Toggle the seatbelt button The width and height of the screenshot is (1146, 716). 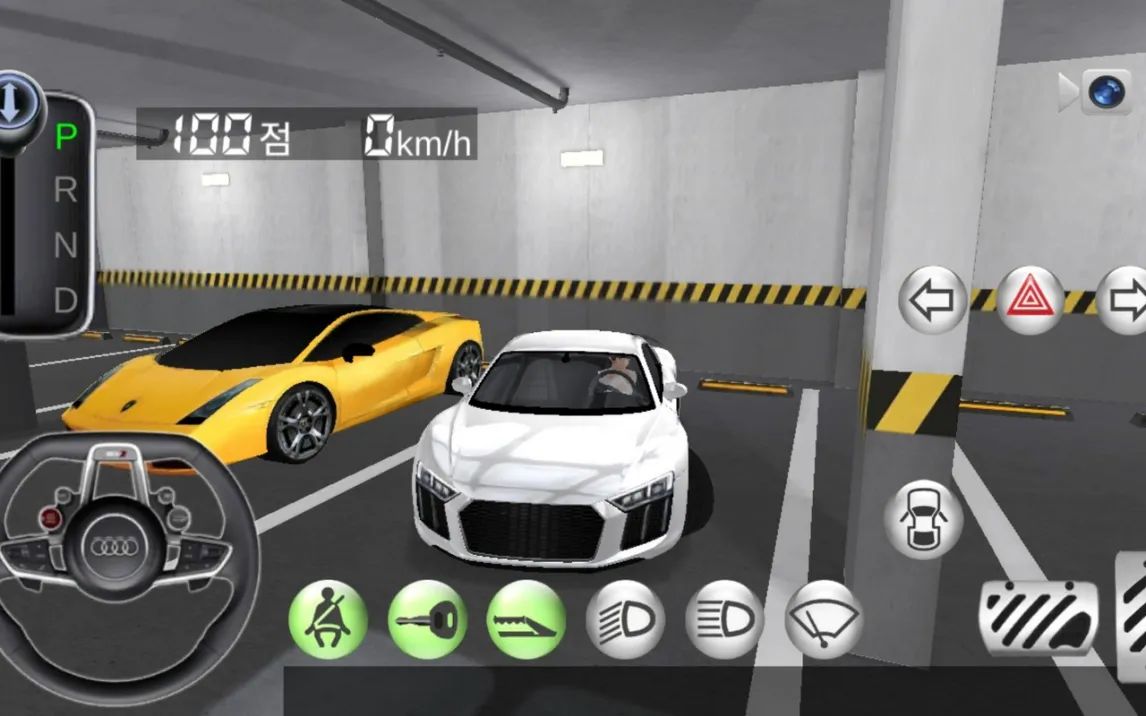click(328, 620)
